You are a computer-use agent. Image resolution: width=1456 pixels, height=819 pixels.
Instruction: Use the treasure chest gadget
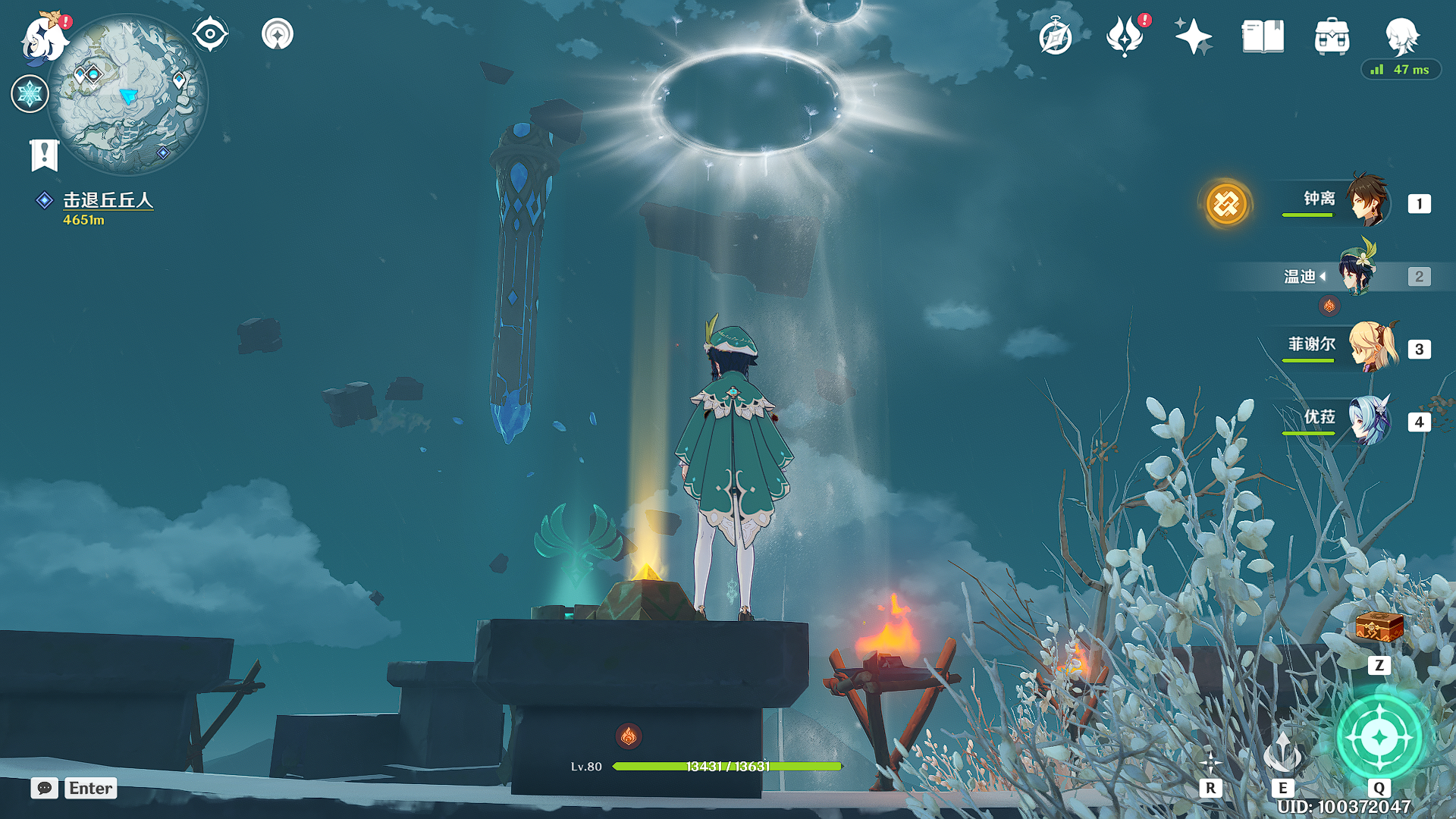pyautogui.click(x=1379, y=629)
